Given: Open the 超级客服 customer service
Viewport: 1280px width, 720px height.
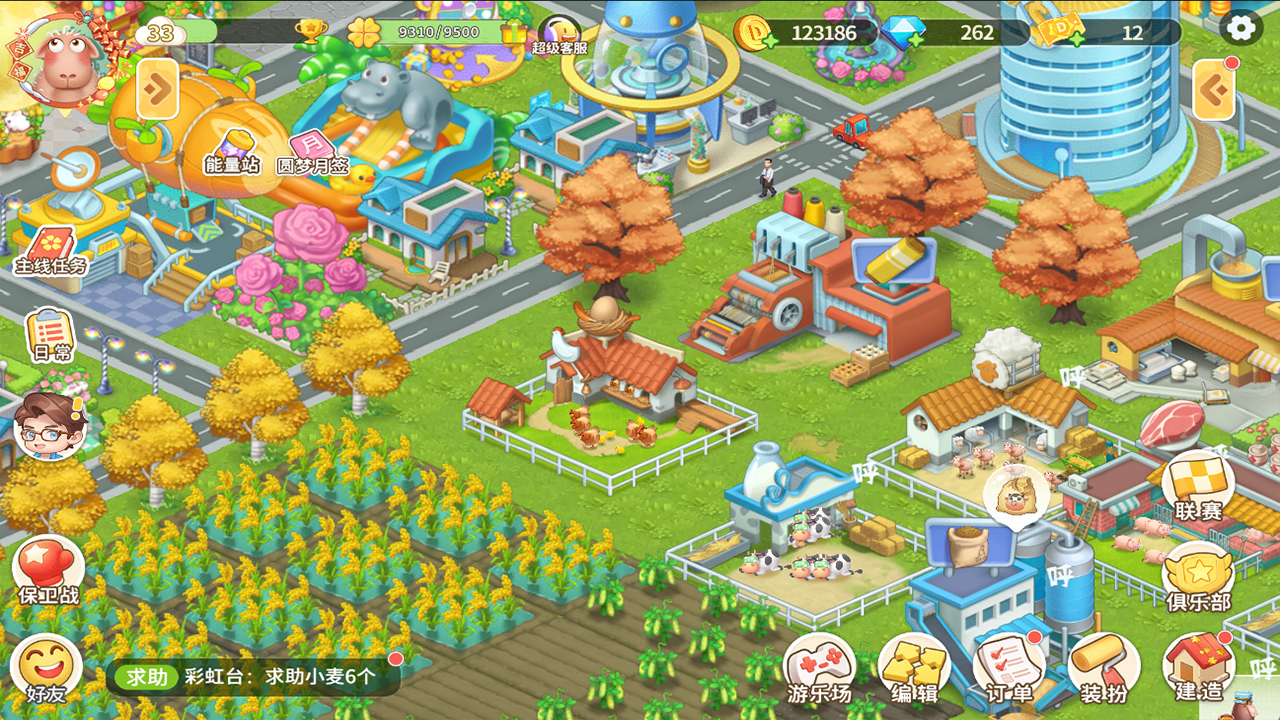Looking at the screenshot, I should tap(559, 35).
